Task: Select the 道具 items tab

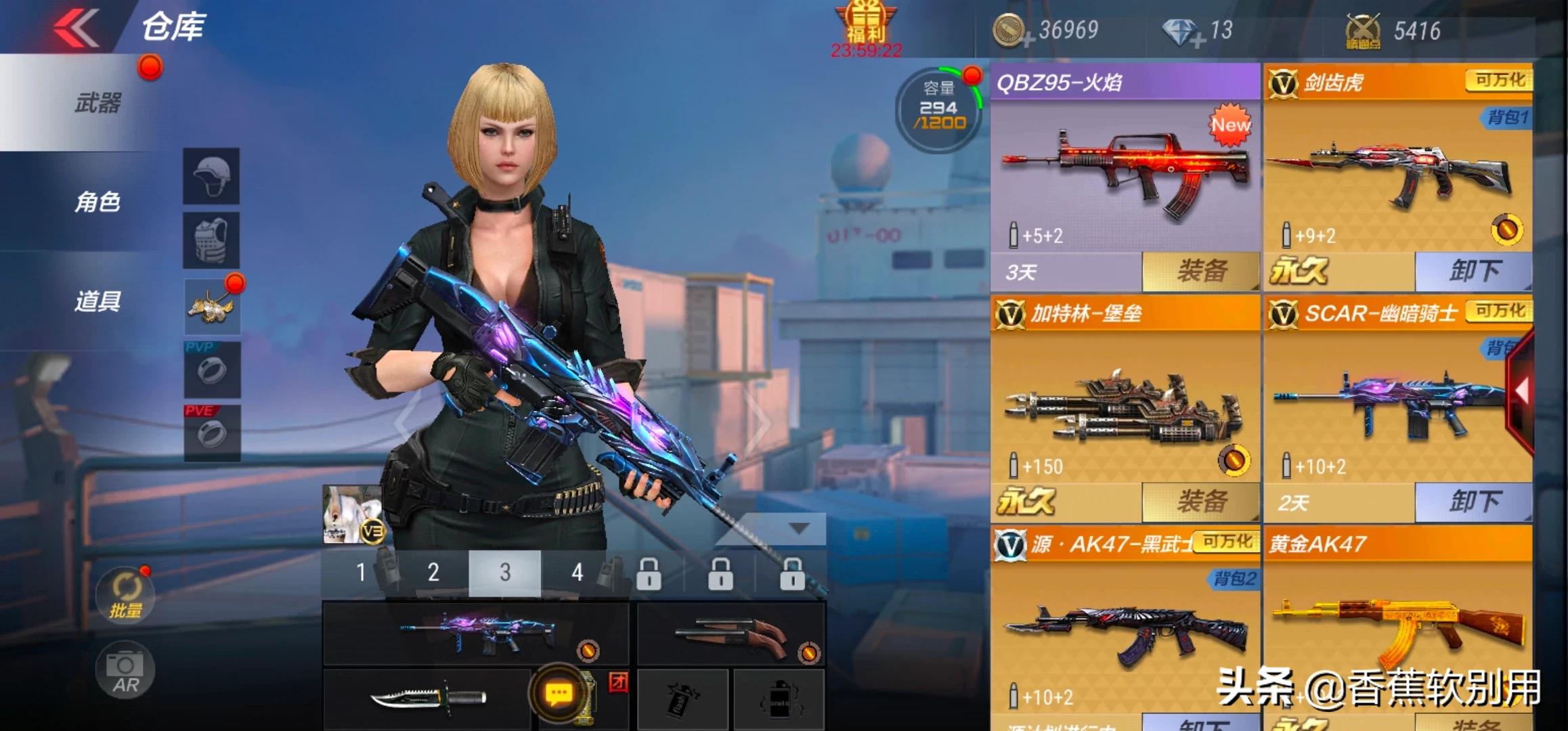Action: [x=97, y=301]
